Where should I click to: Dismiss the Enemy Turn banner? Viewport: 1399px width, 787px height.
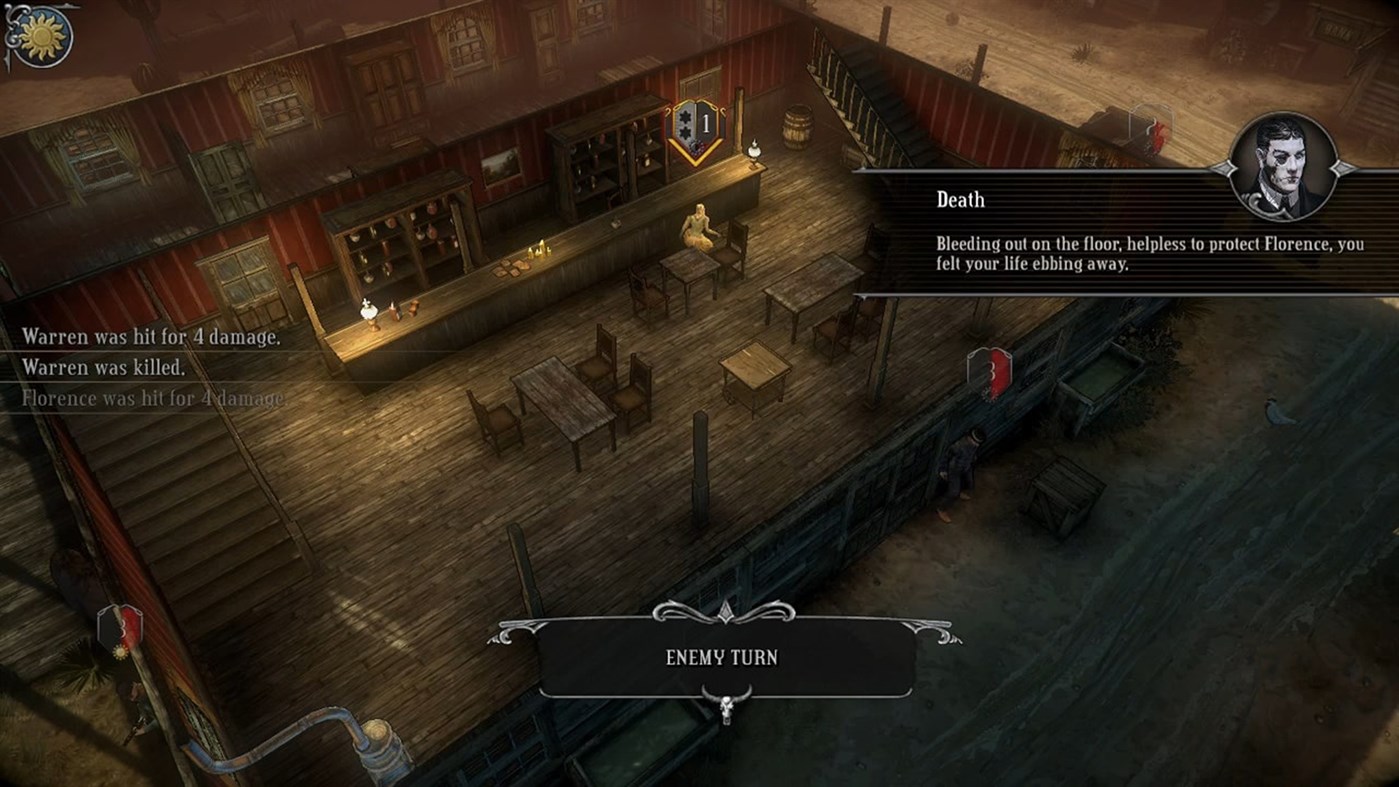pyautogui.click(x=722, y=657)
